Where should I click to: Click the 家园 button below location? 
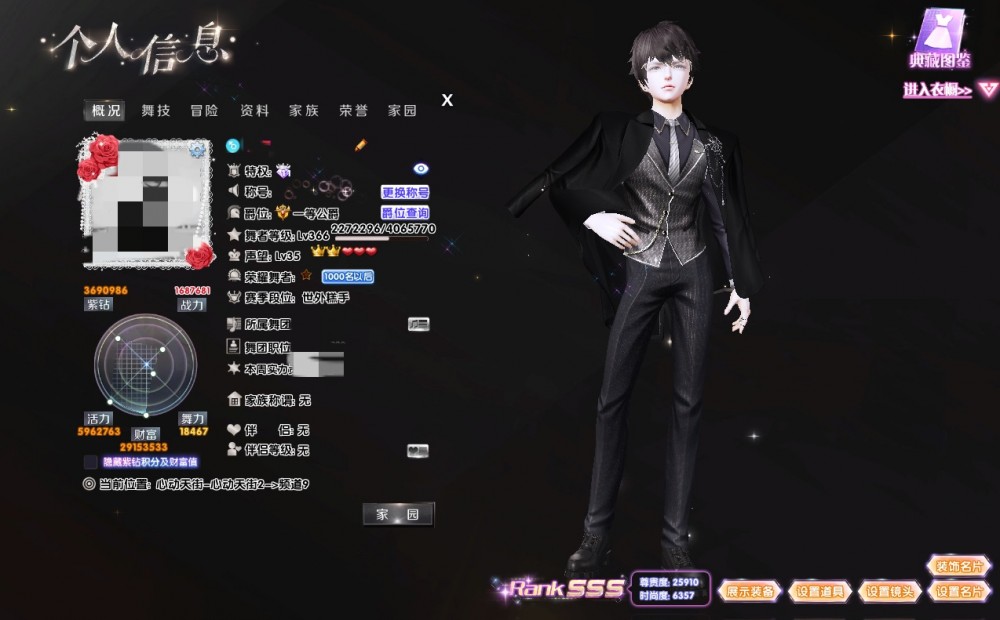pos(397,515)
